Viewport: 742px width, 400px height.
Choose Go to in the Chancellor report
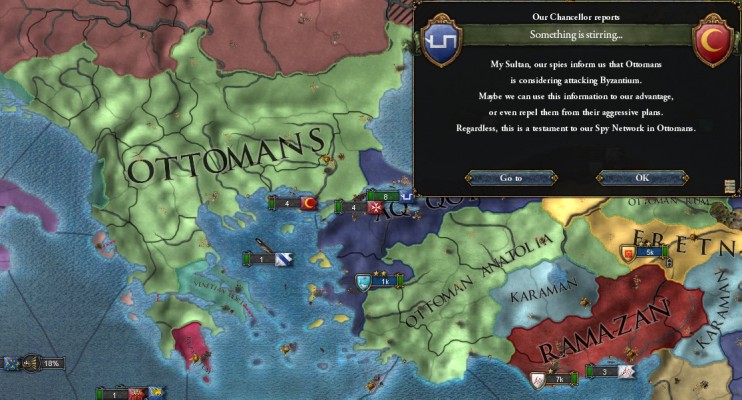tap(511, 178)
